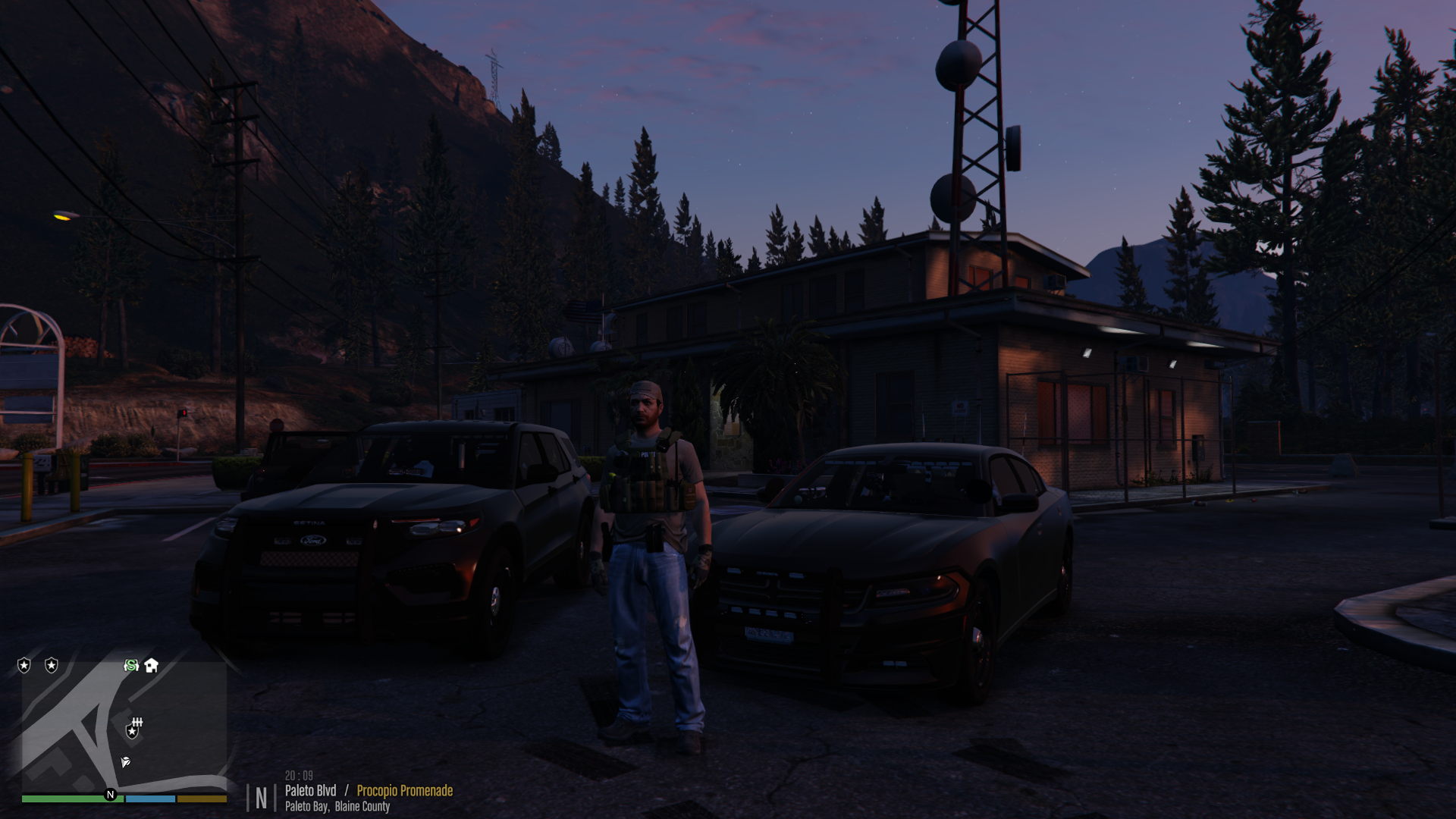Click the police shield beside the jail bars

point(132,732)
